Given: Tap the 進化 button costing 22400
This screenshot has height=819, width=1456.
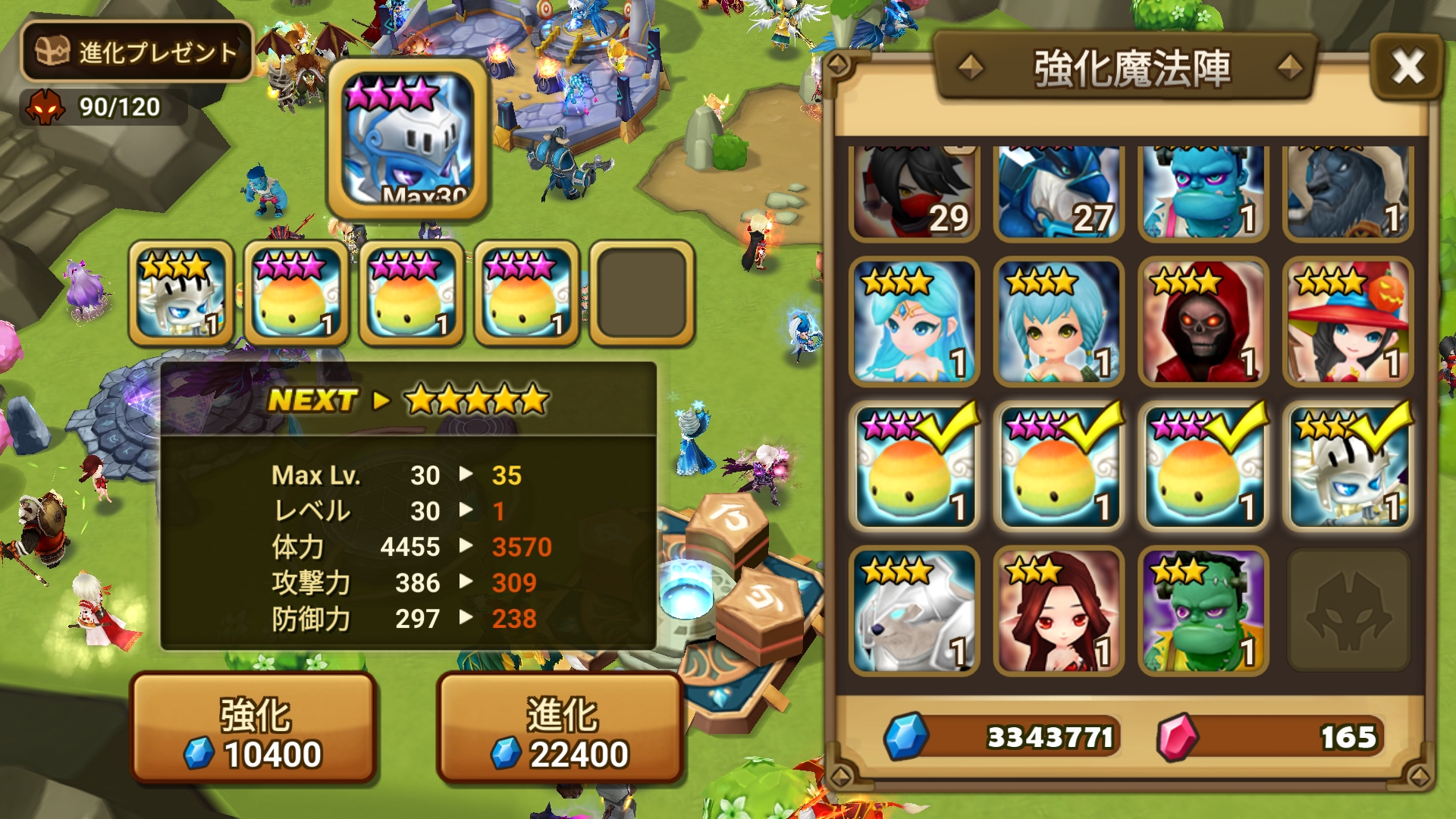Looking at the screenshot, I should click(560, 728).
